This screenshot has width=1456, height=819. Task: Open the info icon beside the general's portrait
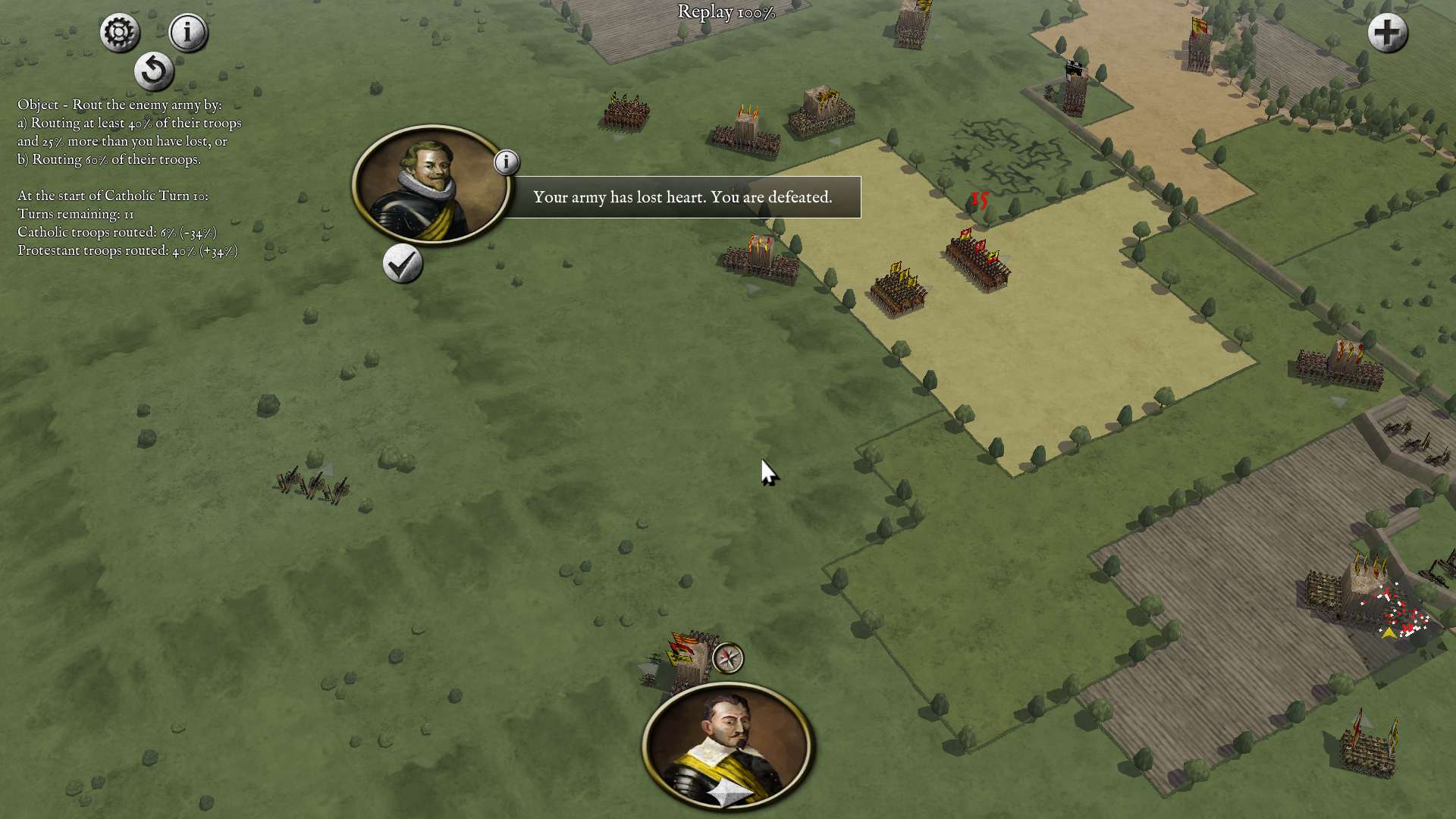pos(507,162)
